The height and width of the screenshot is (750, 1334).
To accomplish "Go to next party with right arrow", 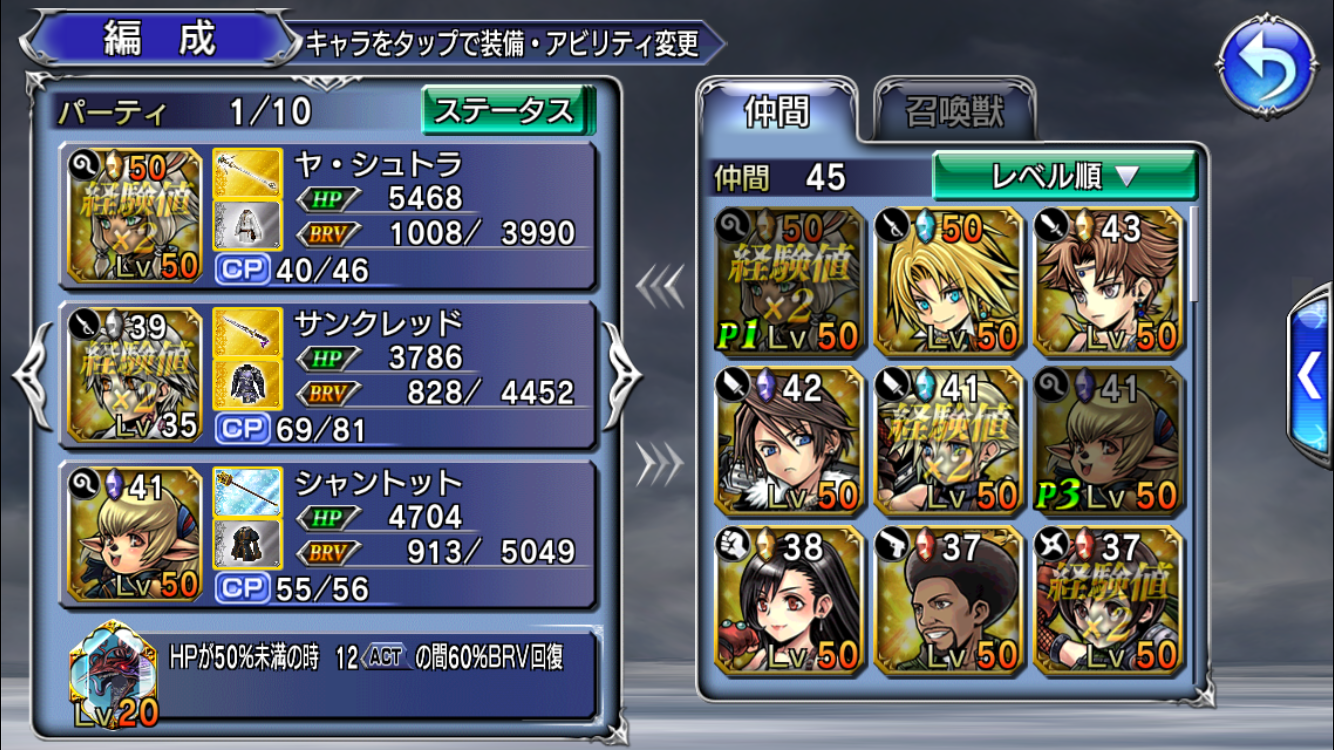I will [x=621, y=375].
